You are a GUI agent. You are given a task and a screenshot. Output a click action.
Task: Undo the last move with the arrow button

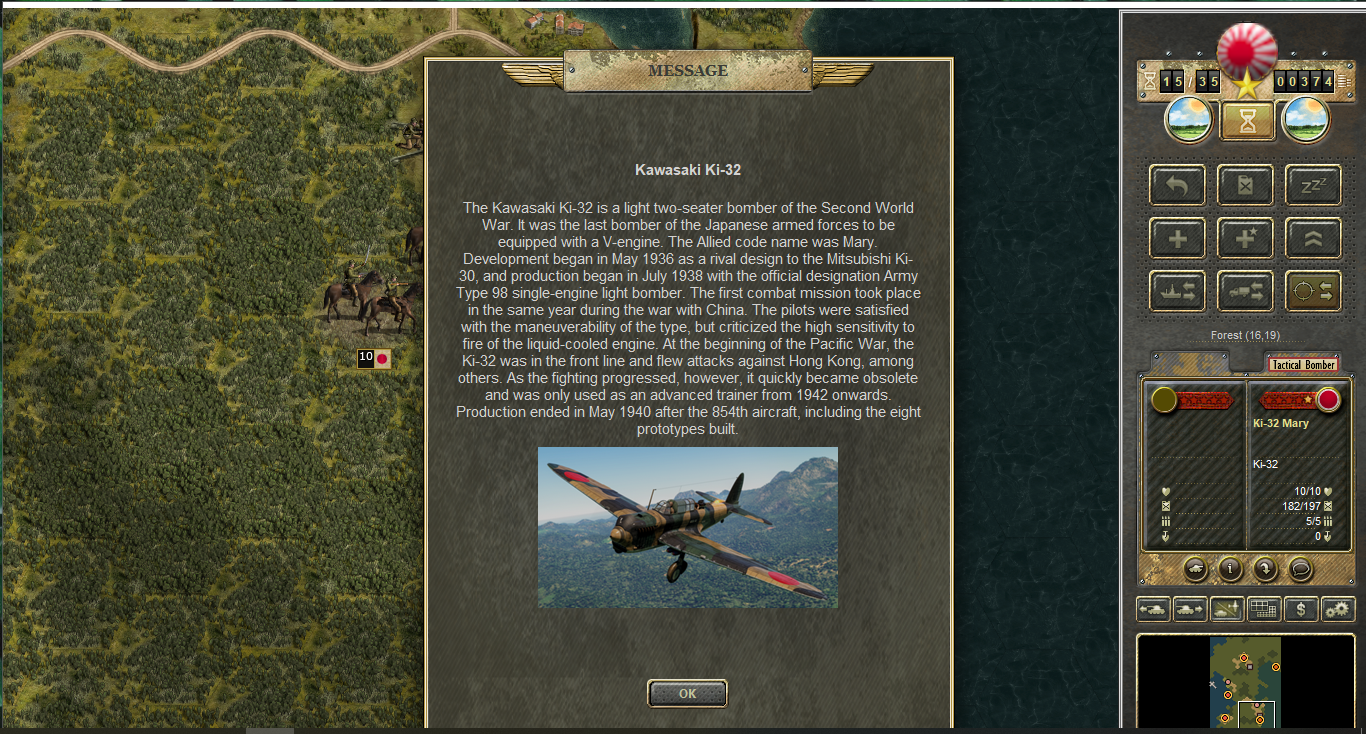click(1176, 185)
